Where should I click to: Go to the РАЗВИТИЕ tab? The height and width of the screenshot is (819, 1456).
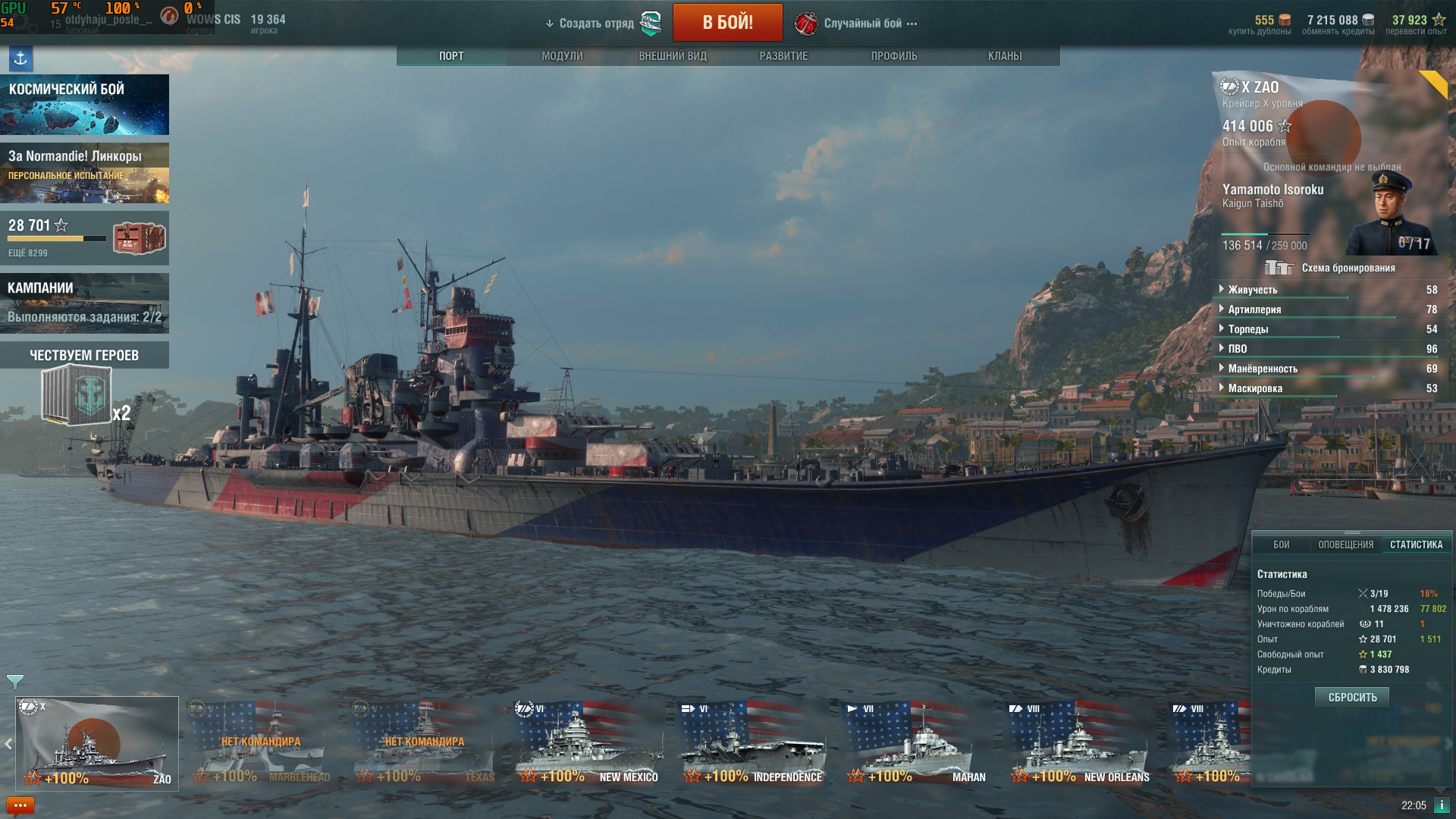coord(783,56)
